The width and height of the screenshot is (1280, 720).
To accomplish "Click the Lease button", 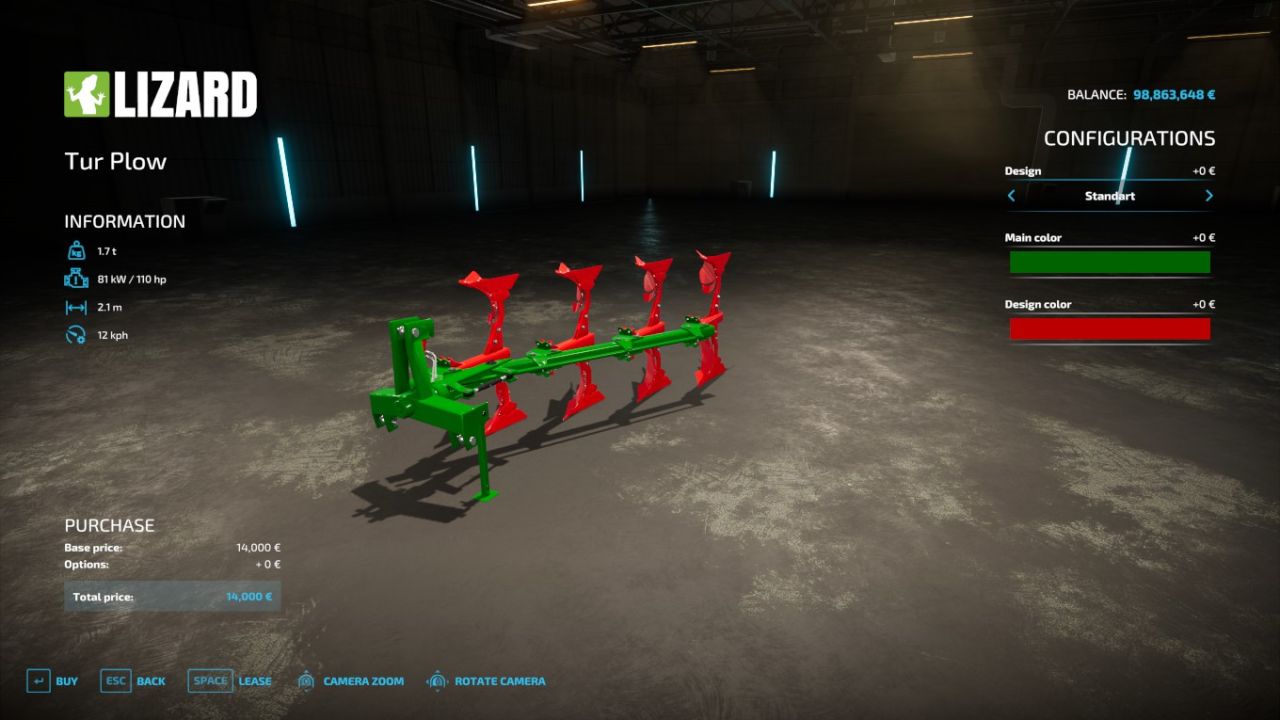I will (x=253, y=680).
